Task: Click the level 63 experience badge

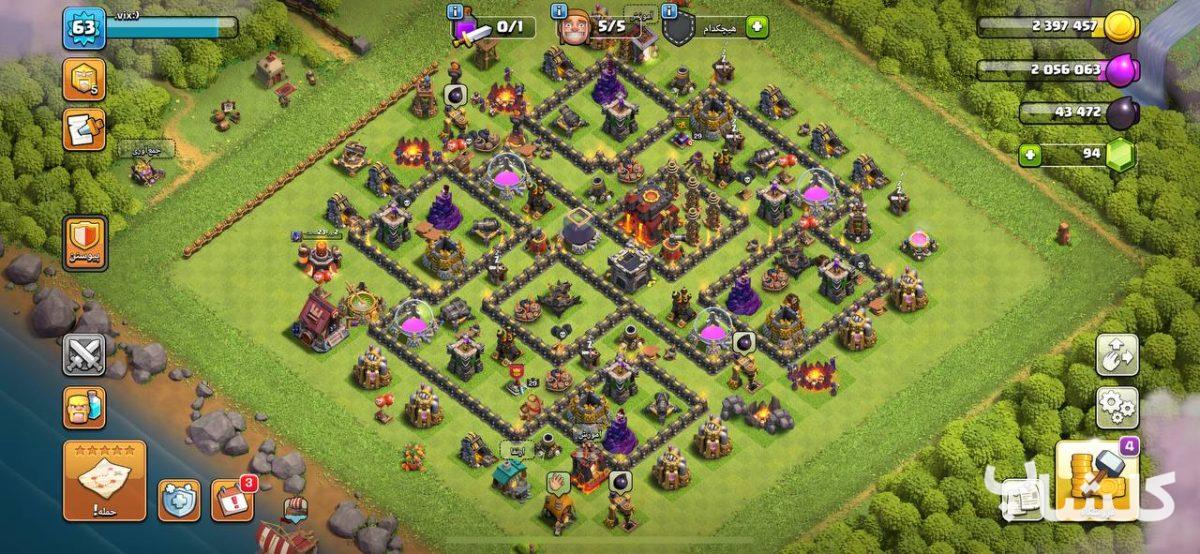Action: [84, 28]
